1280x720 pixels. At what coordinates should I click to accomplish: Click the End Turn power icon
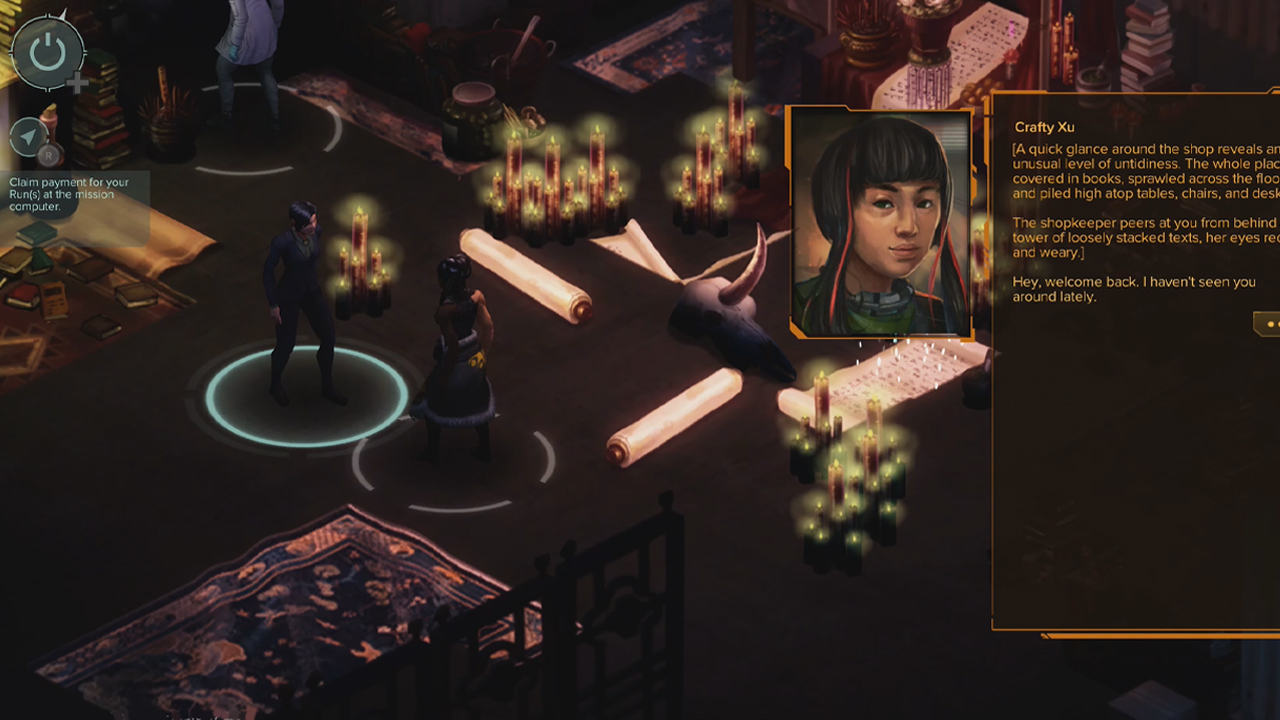[x=46, y=54]
